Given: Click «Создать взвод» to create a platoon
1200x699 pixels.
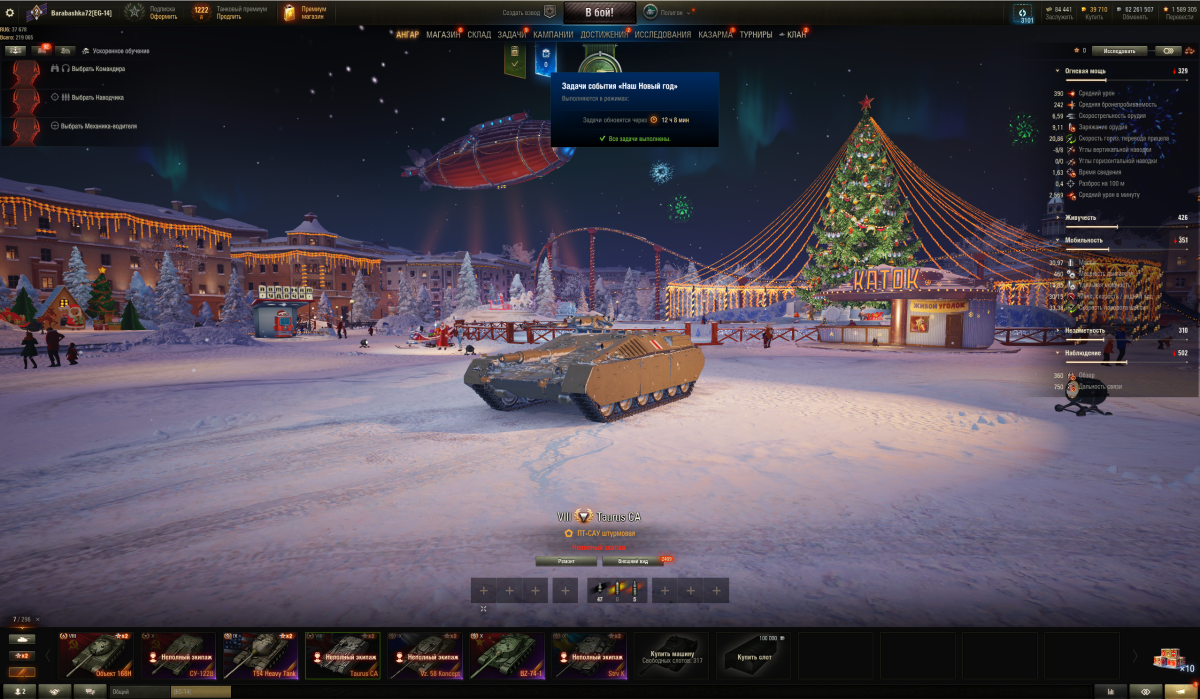Looking at the screenshot, I should click(x=528, y=12).
